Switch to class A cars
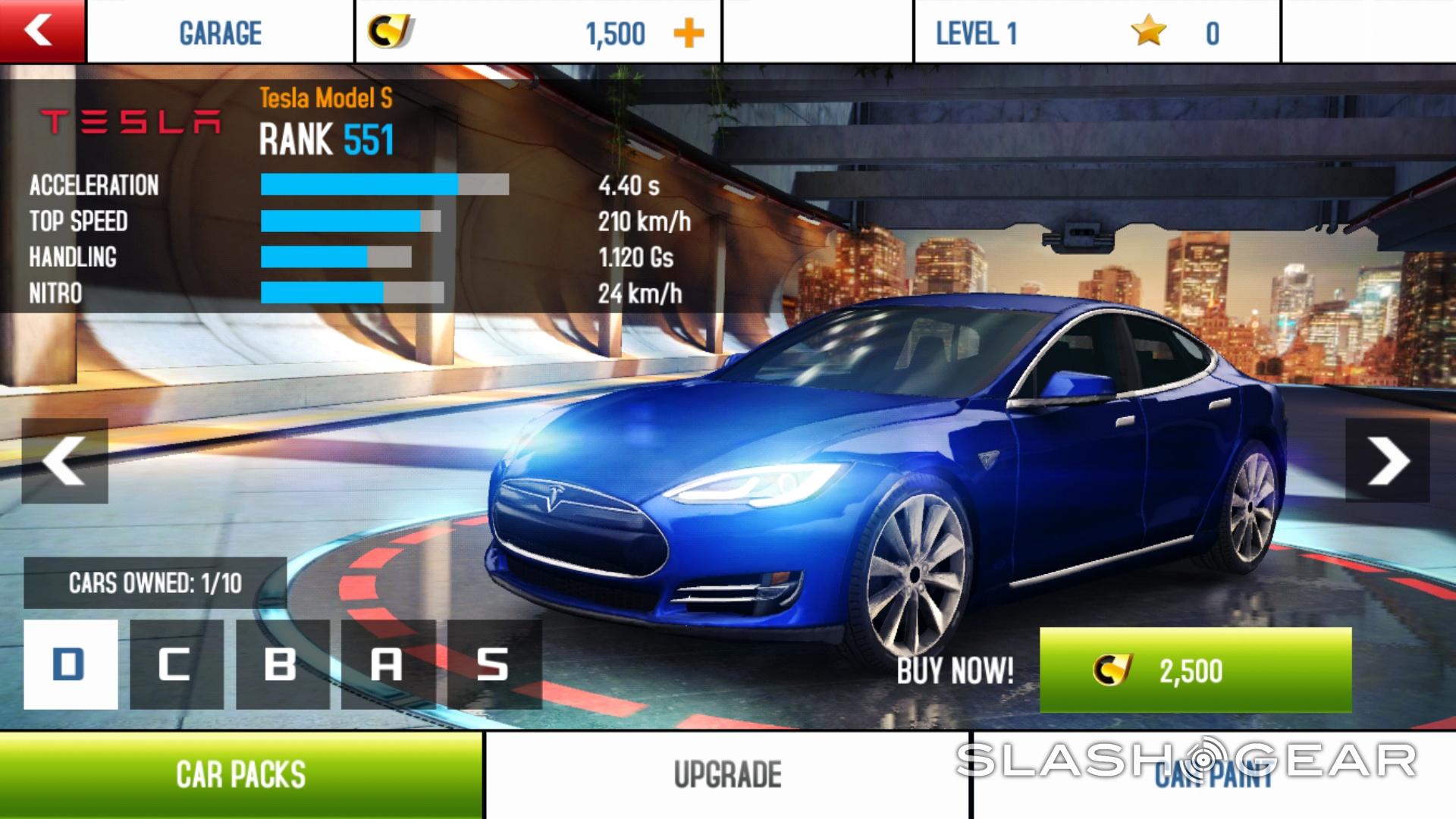 (388, 664)
